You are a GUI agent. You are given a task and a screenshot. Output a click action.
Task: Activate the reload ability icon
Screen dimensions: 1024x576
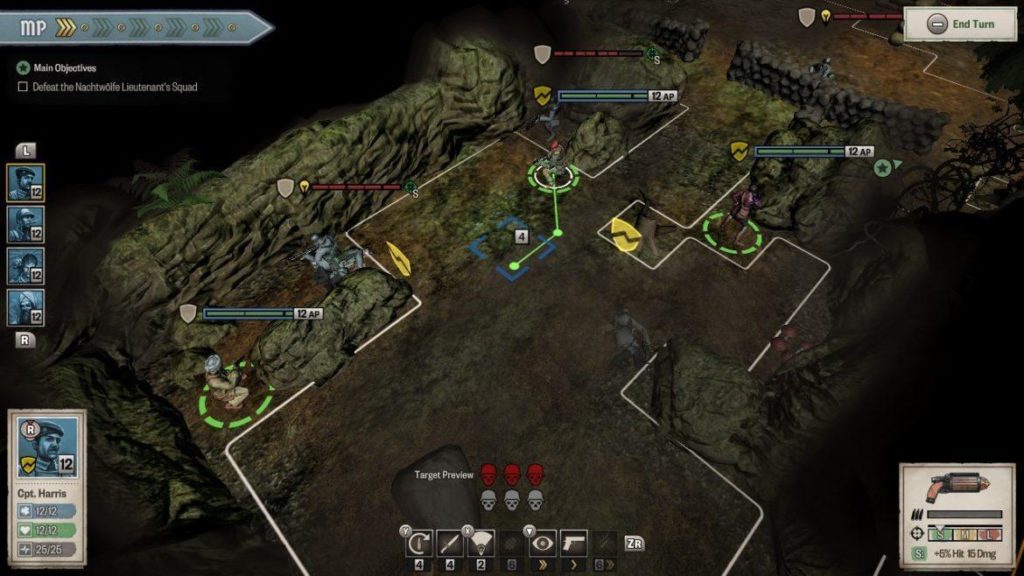tap(417, 543)
